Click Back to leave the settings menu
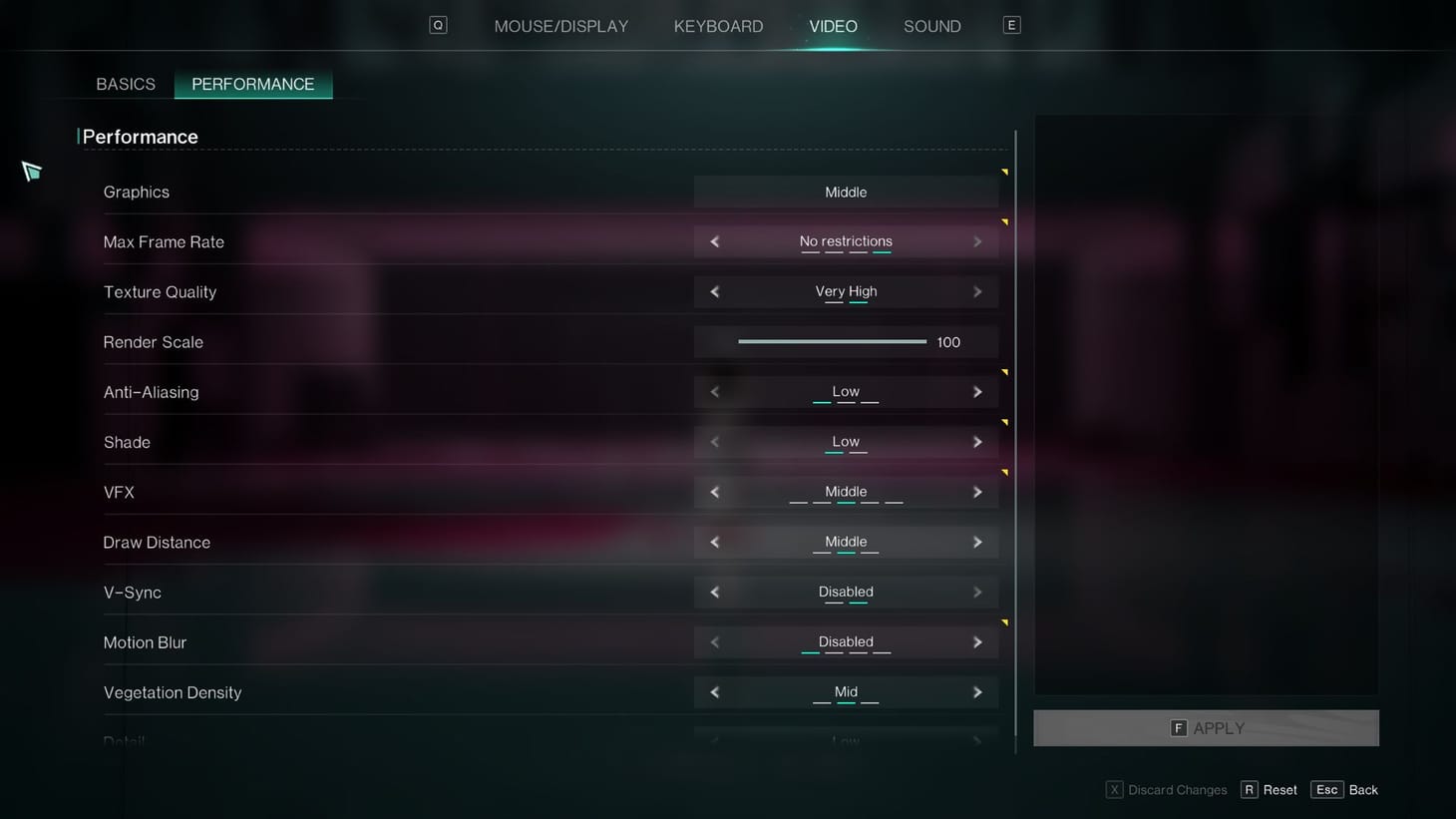The height and width of the screenshot is (819, 1456). (x=1361, y=789)
